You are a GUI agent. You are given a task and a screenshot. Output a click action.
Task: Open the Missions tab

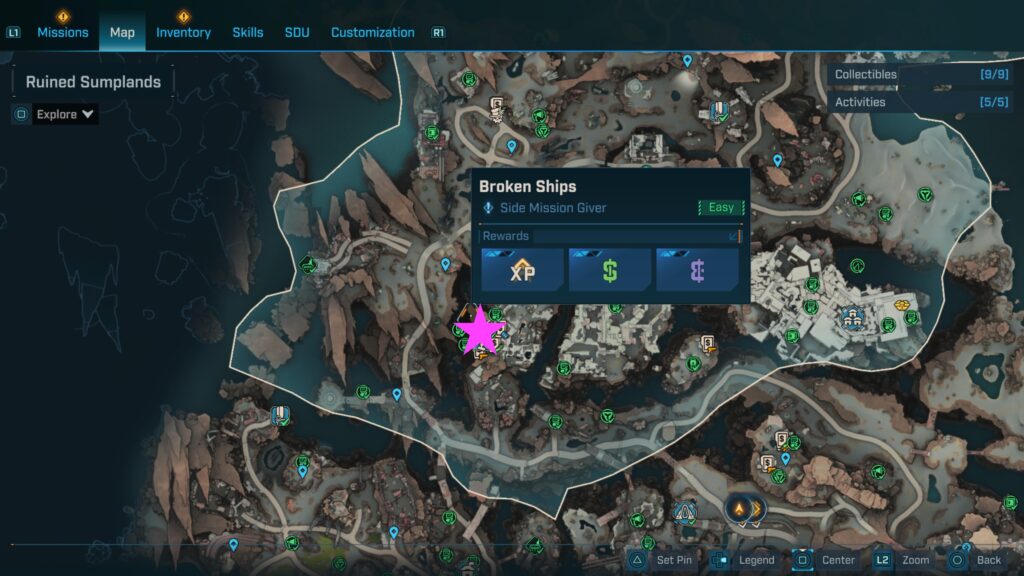[63, 32]
